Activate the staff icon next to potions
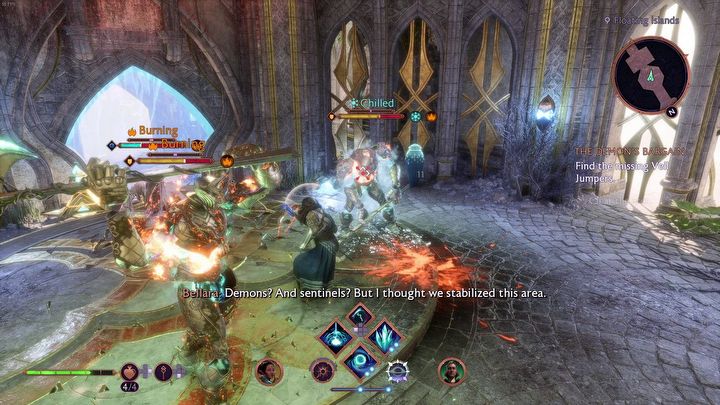The image size is (720, 405). pos(165,372)
